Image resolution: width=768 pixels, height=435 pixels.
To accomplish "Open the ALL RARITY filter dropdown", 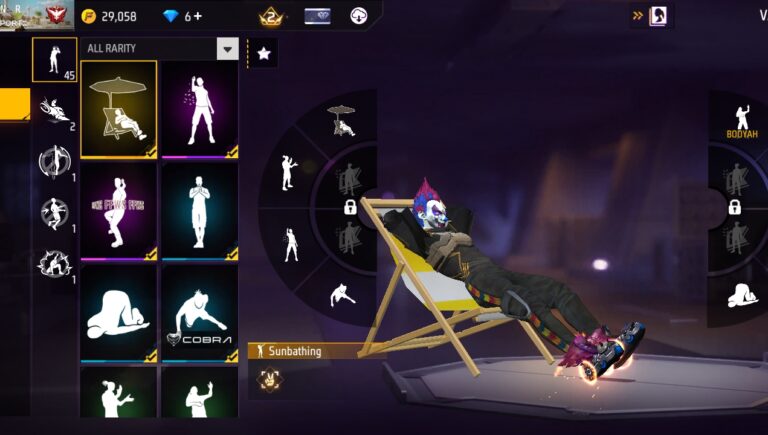I will [228, 49].
